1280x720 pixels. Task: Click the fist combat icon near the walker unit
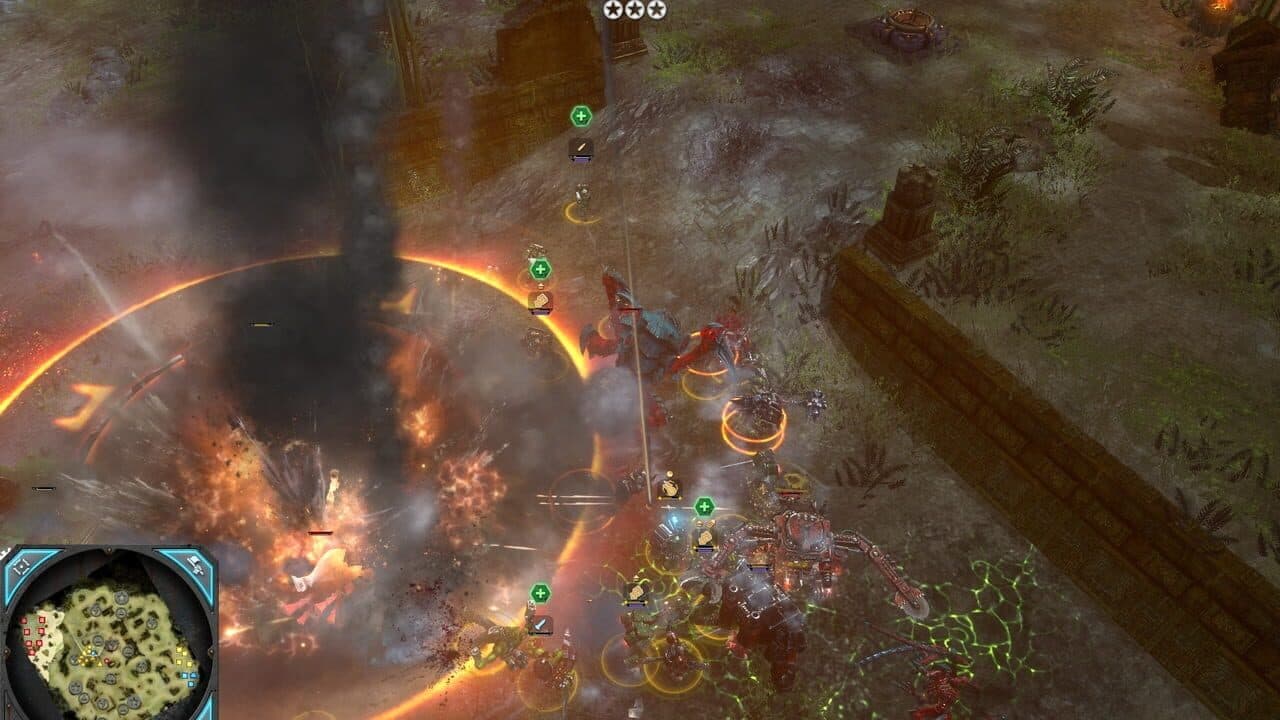pos(704,538)
